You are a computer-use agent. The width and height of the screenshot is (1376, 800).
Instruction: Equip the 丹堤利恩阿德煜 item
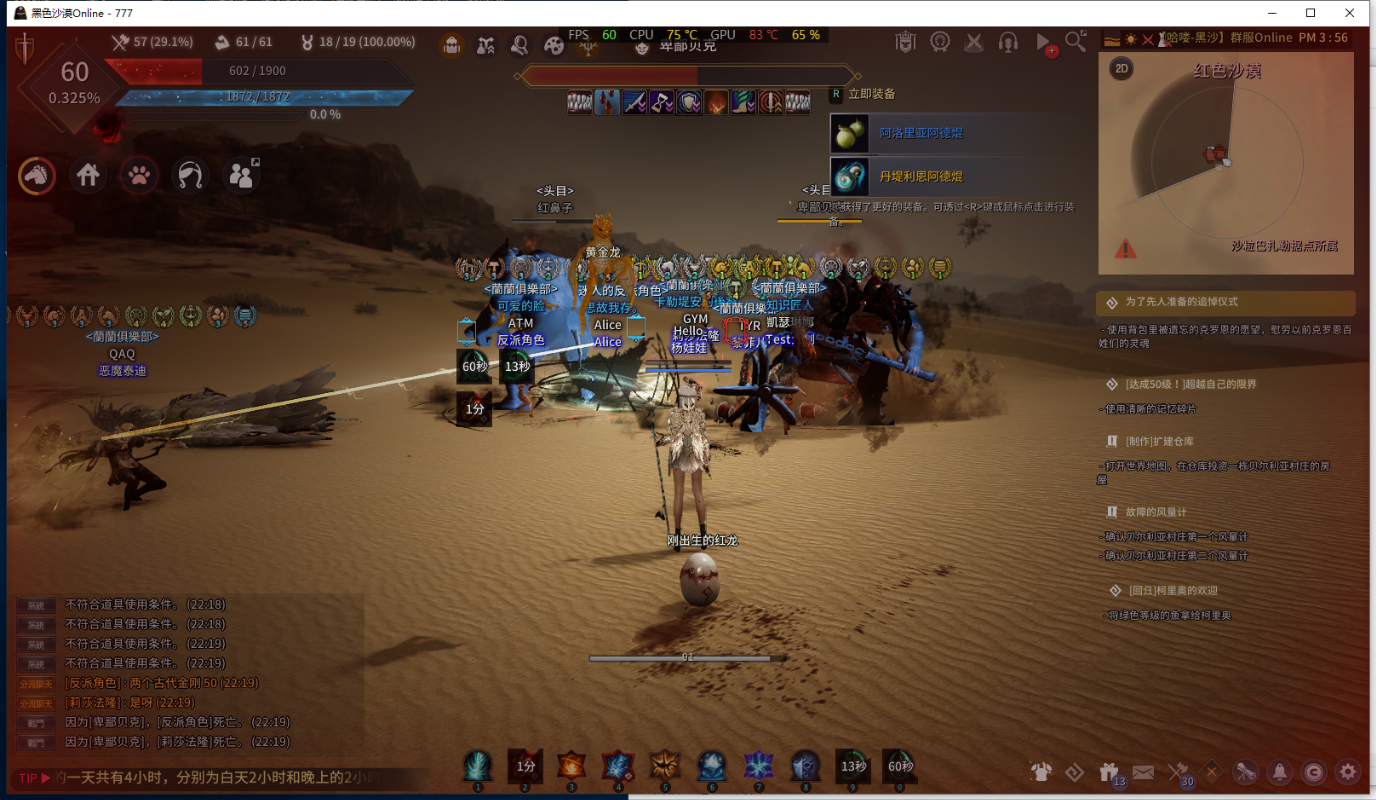tap(920, 176)
